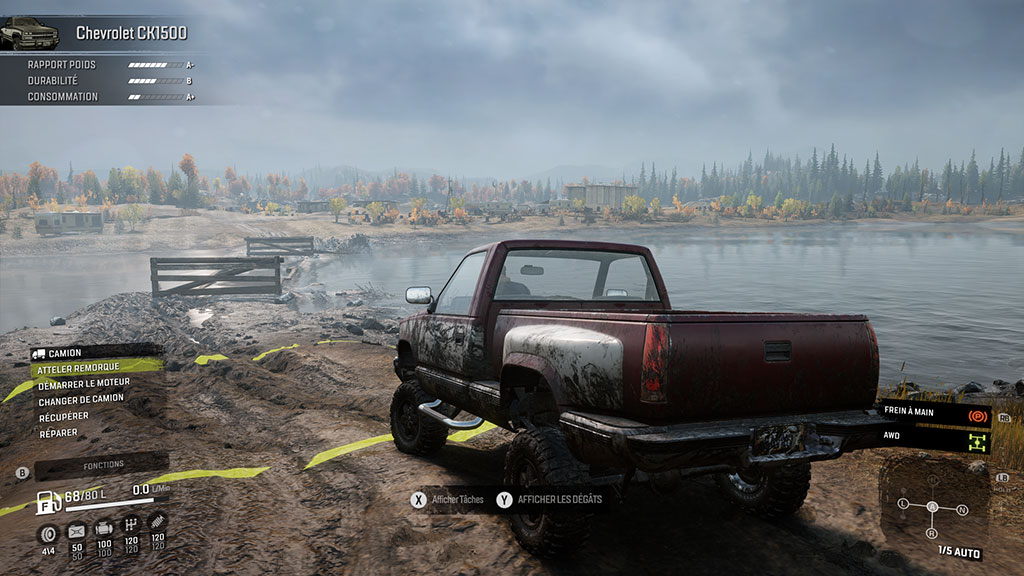Click the tire wheel status icon
Viewport: 1024px width, 576px height.
pyautogui.click(x=48, y=531)
